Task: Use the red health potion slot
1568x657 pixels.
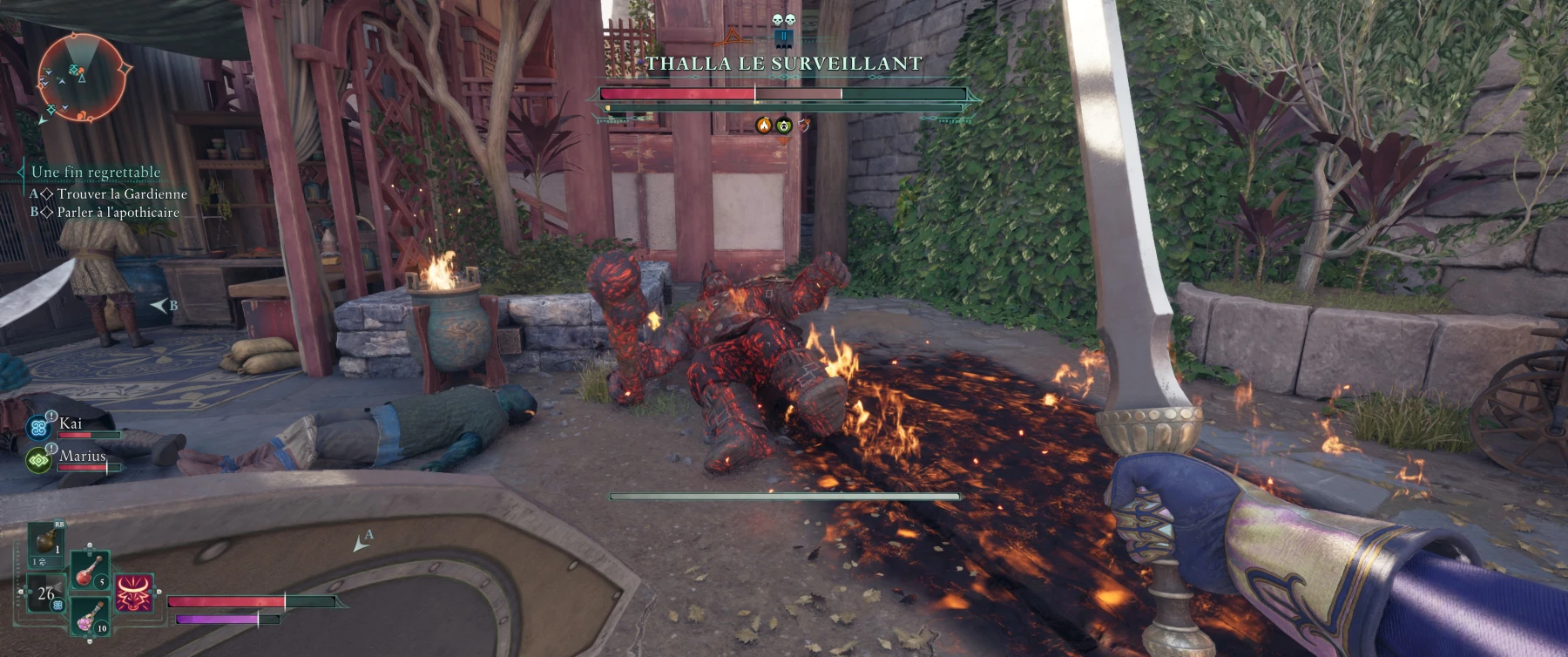Action: tap(90, 570)
